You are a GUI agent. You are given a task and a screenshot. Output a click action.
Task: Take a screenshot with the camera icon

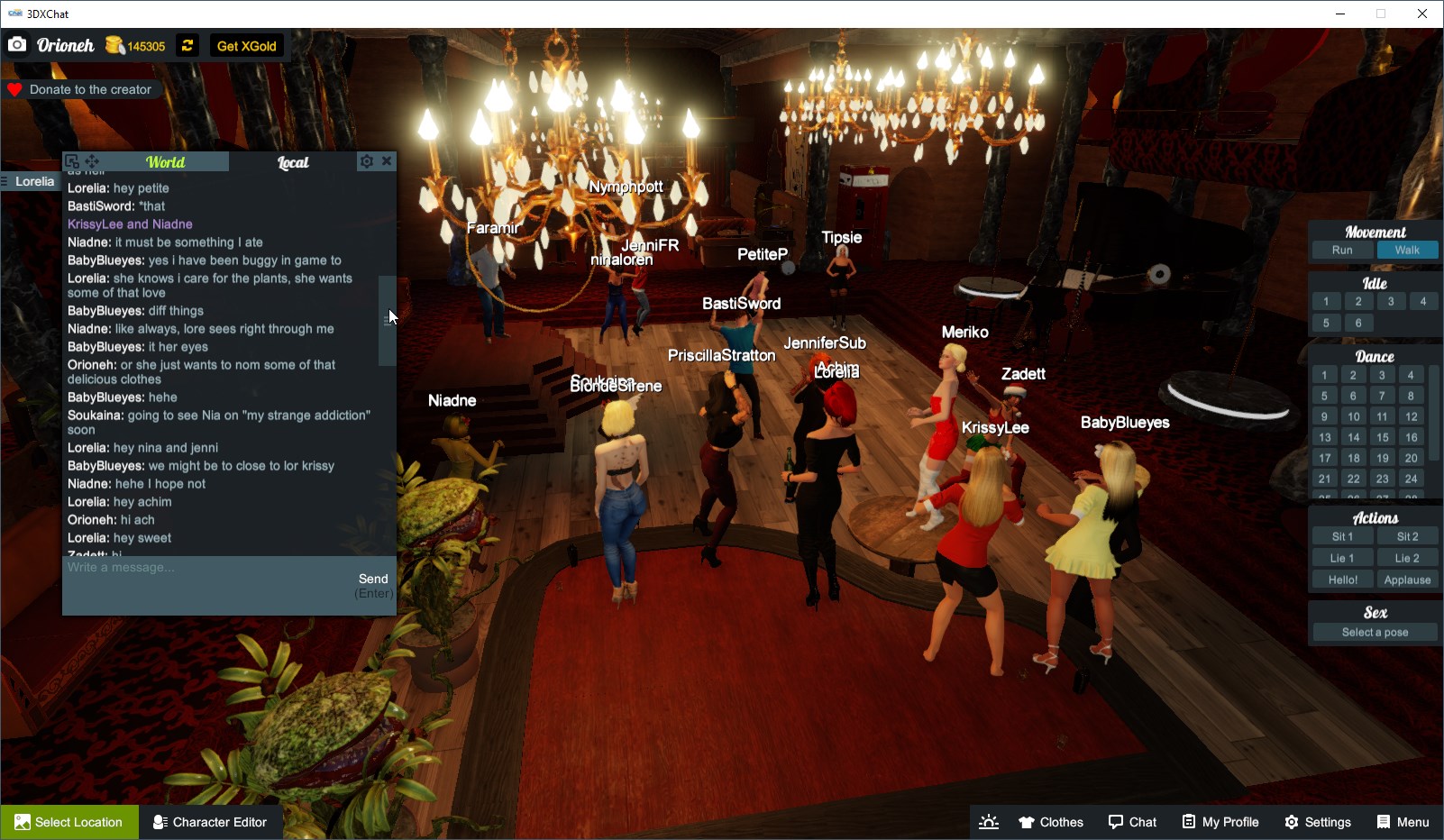click(17, 43)
